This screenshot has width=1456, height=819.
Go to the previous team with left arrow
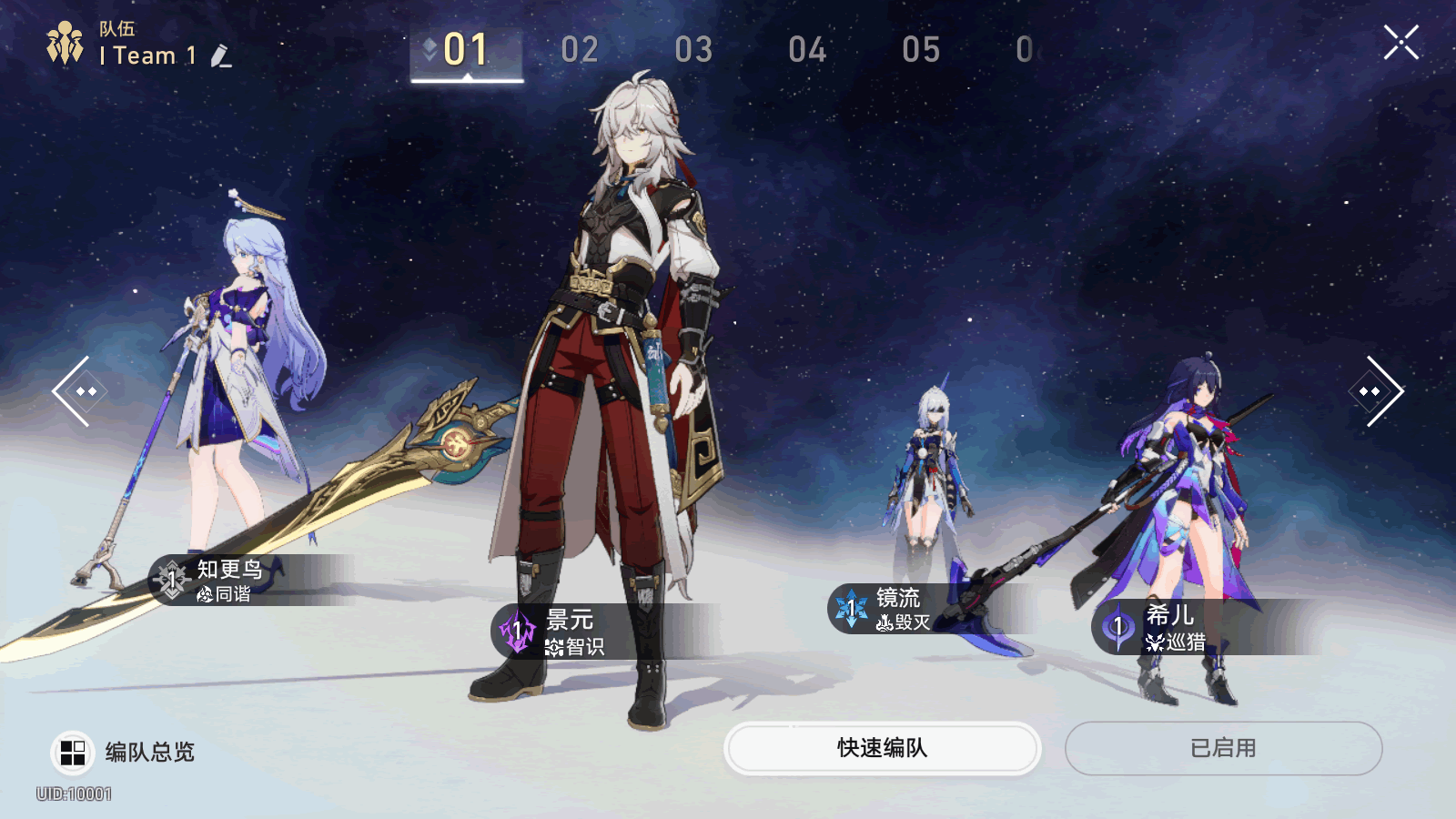pos(81,391)
